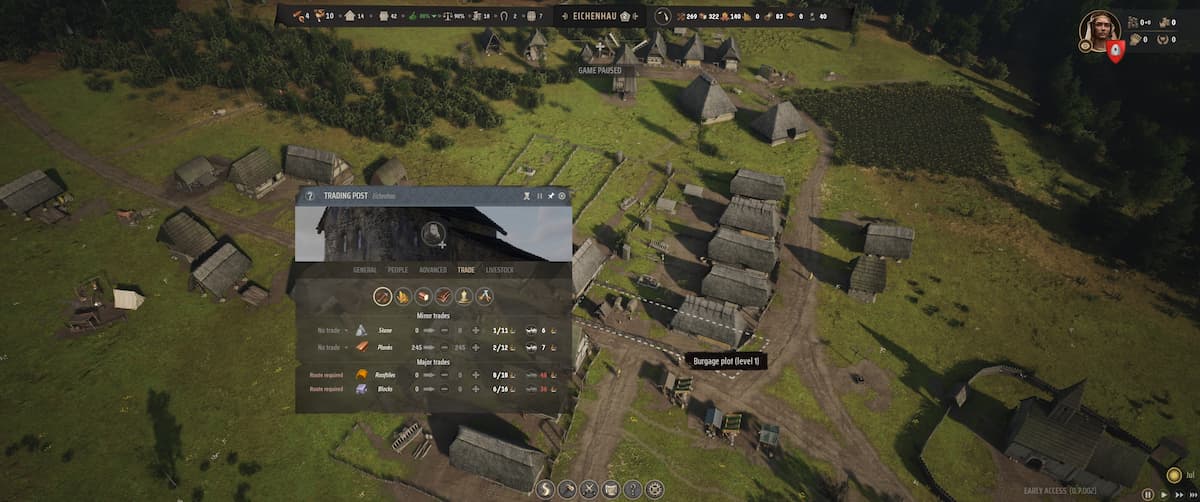Viewport: 1200px width, 502px height.
Task: Show the Livestock tab
Action: pos(500,270)
